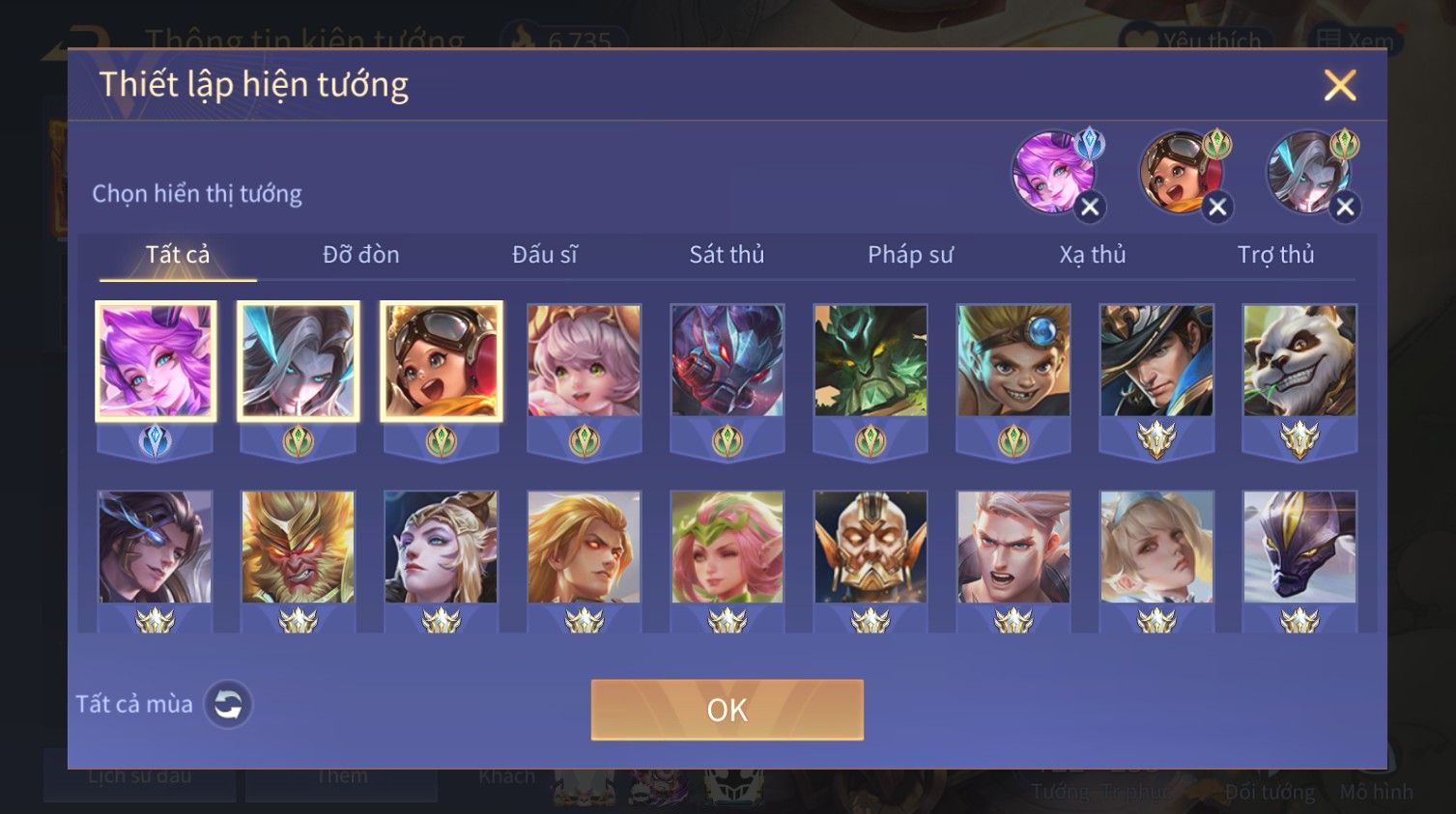Remove the silver-haired hero from selected display

[1345, 207]
